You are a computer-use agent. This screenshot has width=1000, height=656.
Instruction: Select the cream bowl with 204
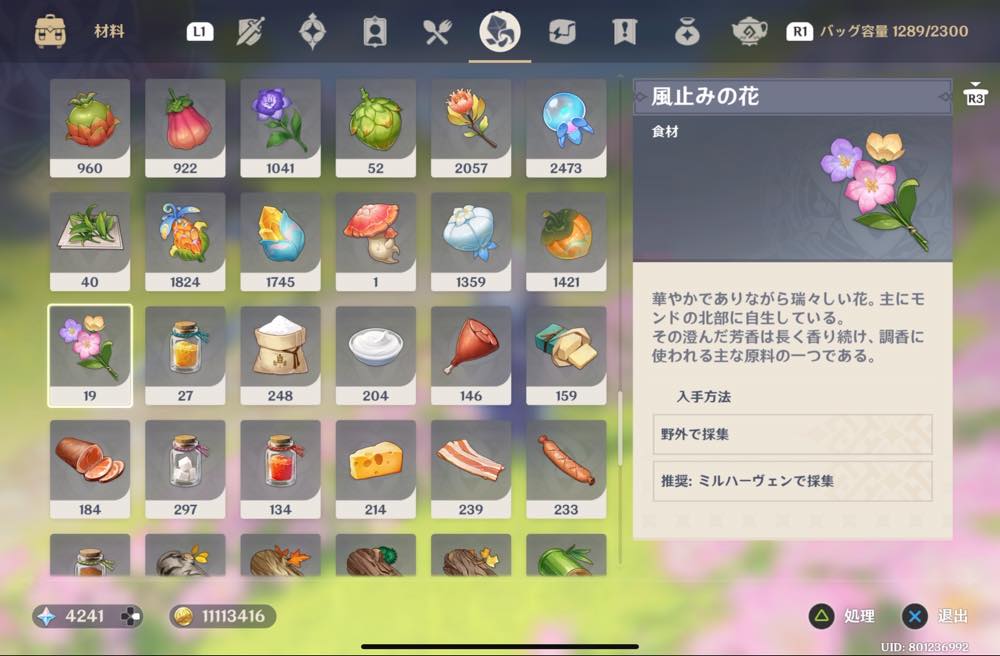point(375,355)
